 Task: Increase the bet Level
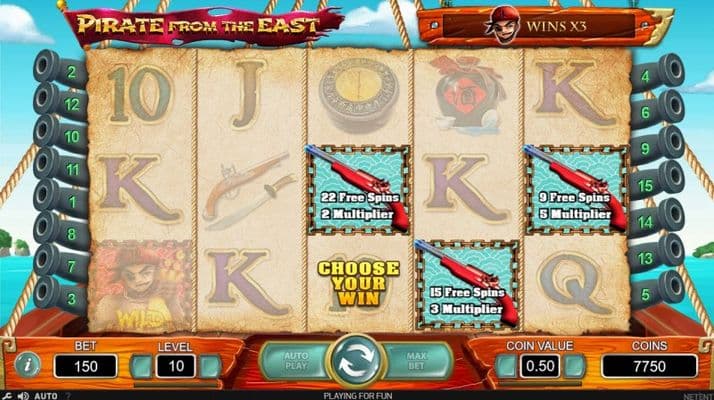point(210,366)
